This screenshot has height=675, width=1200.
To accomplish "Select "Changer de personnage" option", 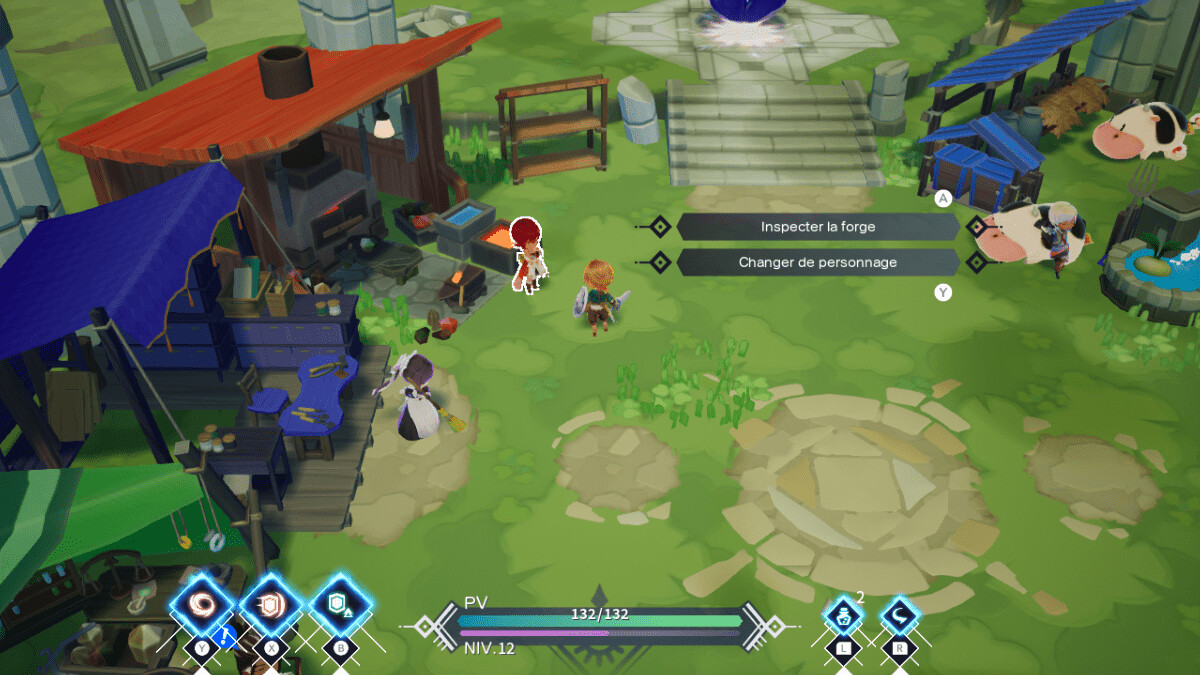I will point(817,262).
